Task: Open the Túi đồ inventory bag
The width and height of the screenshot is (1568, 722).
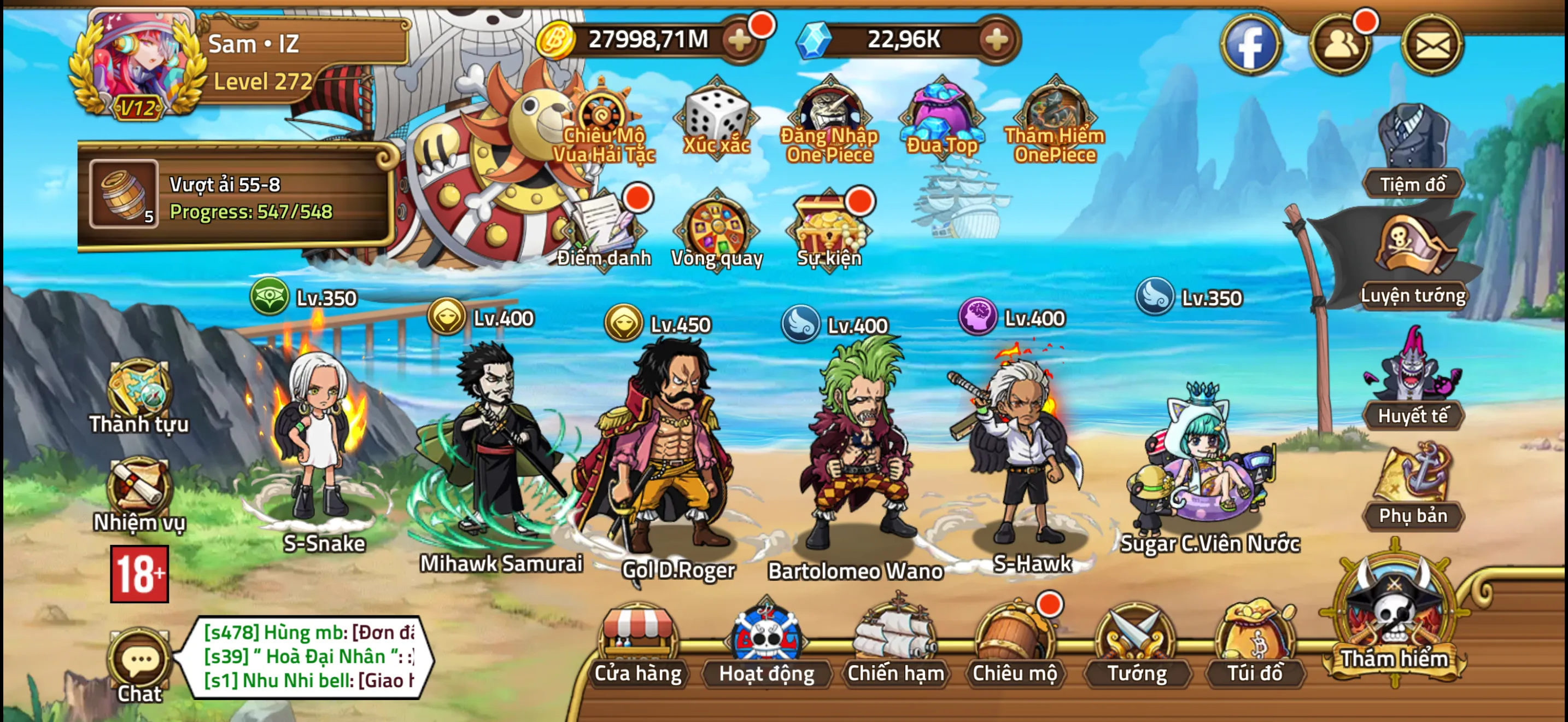Action: click(x=1255, y=645)
